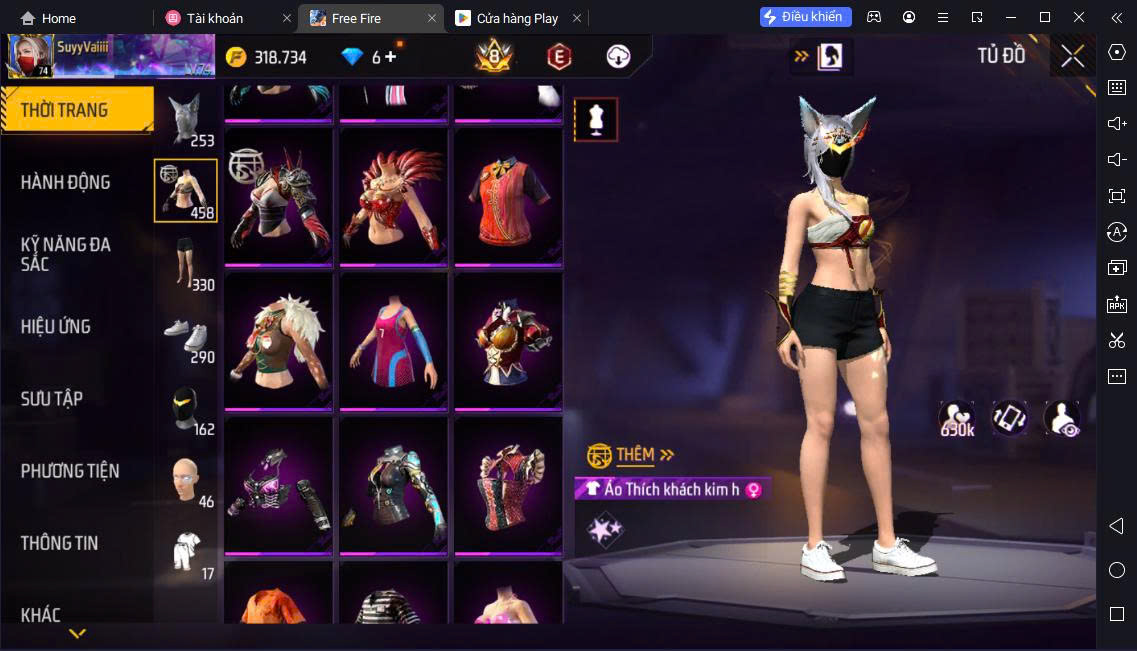The image size is (1137, 651).
Task: Switch to the shorts category with 330 items
Action: pos(186,264)
